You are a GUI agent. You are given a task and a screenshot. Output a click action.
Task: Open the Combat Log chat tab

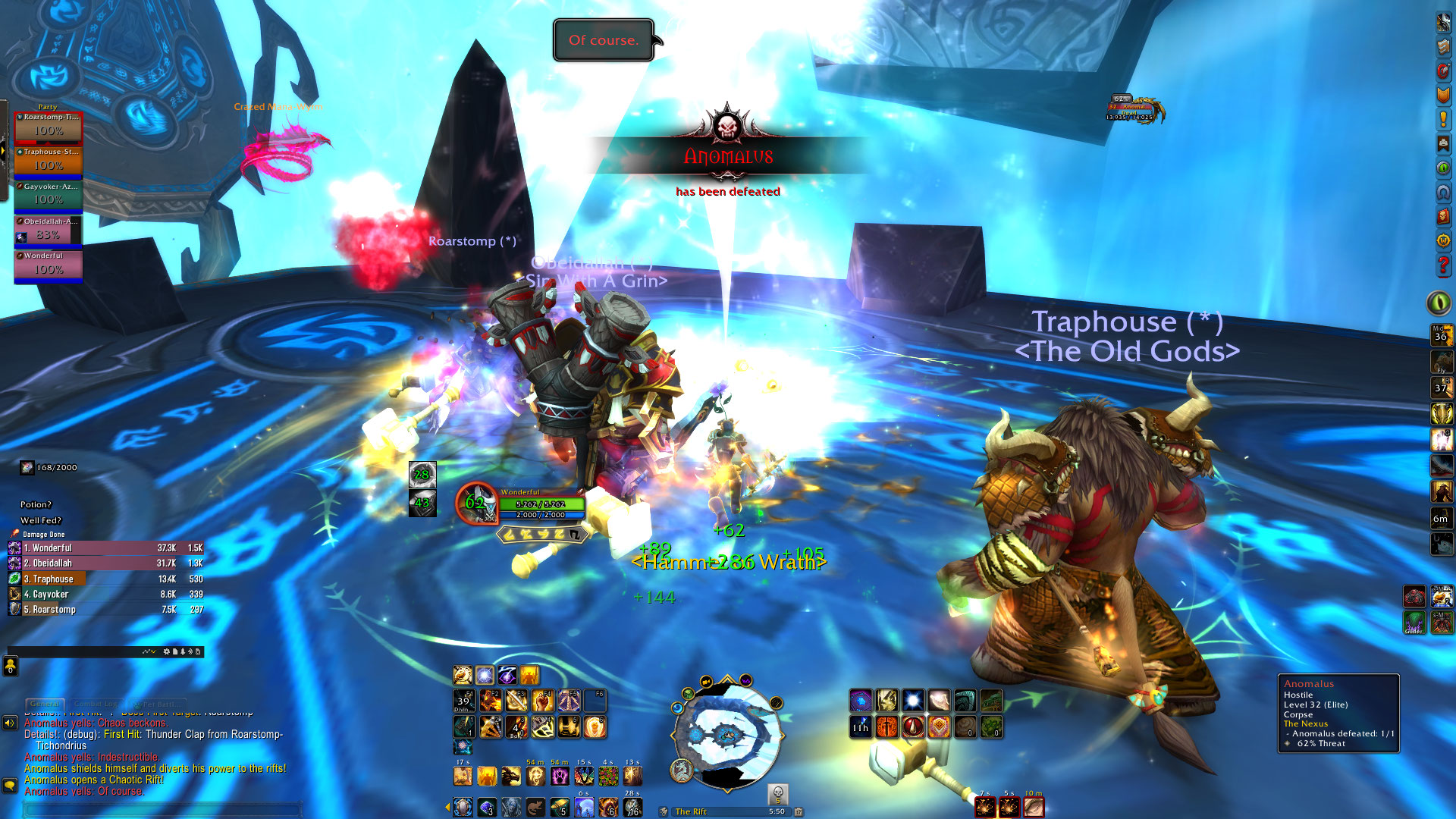coord(96,704)
